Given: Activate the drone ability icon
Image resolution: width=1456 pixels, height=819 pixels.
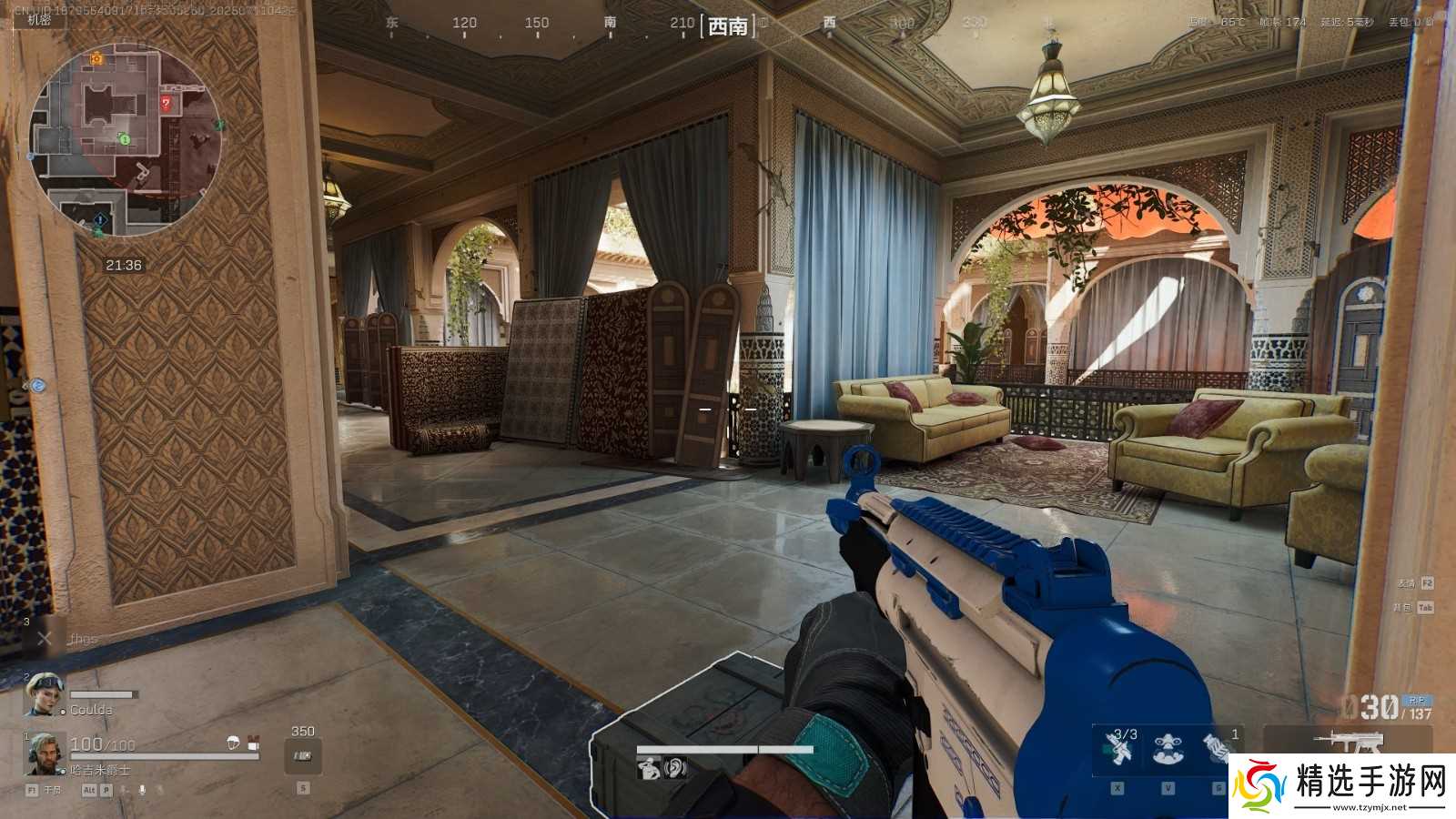Looking at the screenshot, I should [x=1168, y=749].
